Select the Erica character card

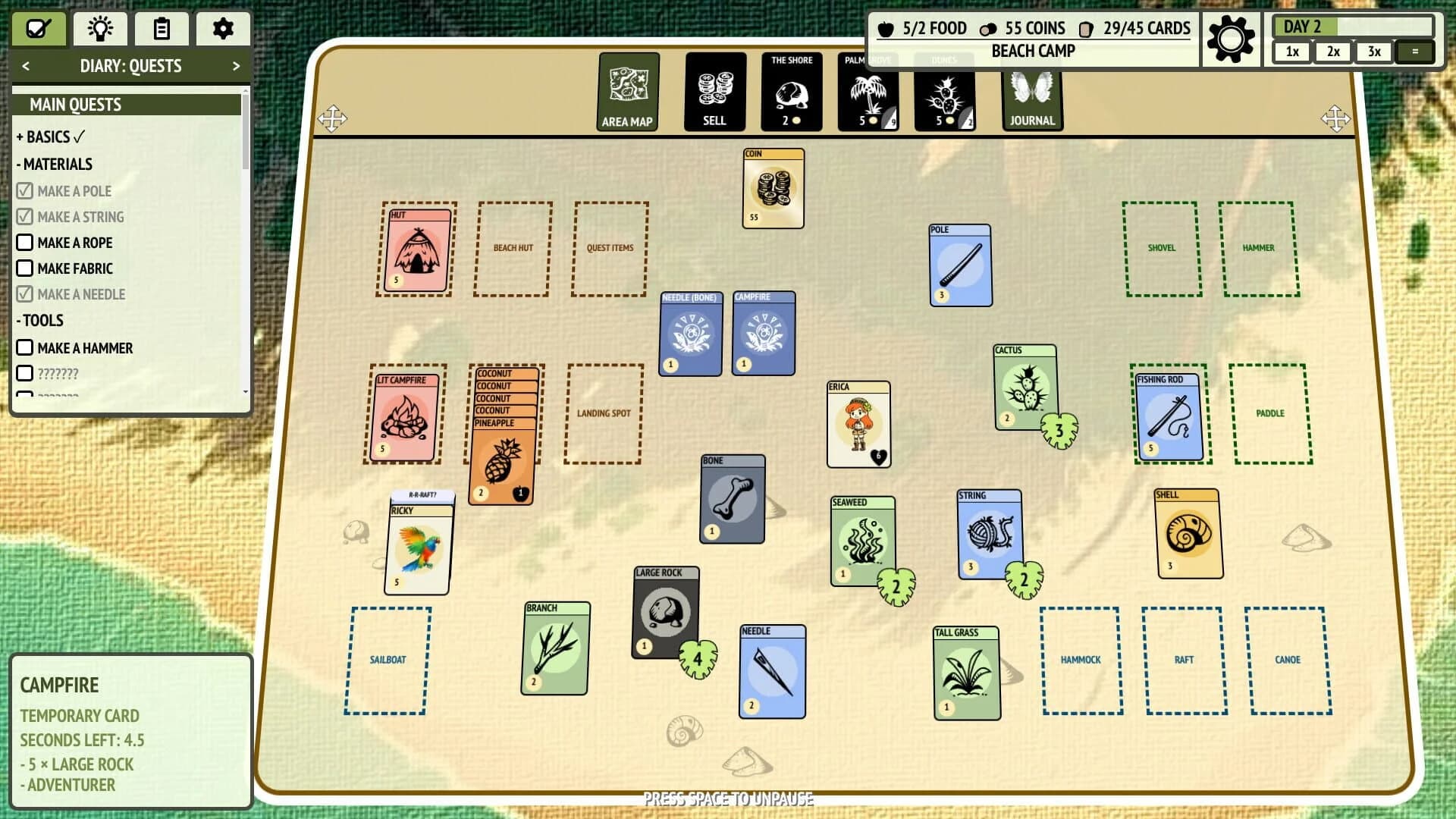858,422
